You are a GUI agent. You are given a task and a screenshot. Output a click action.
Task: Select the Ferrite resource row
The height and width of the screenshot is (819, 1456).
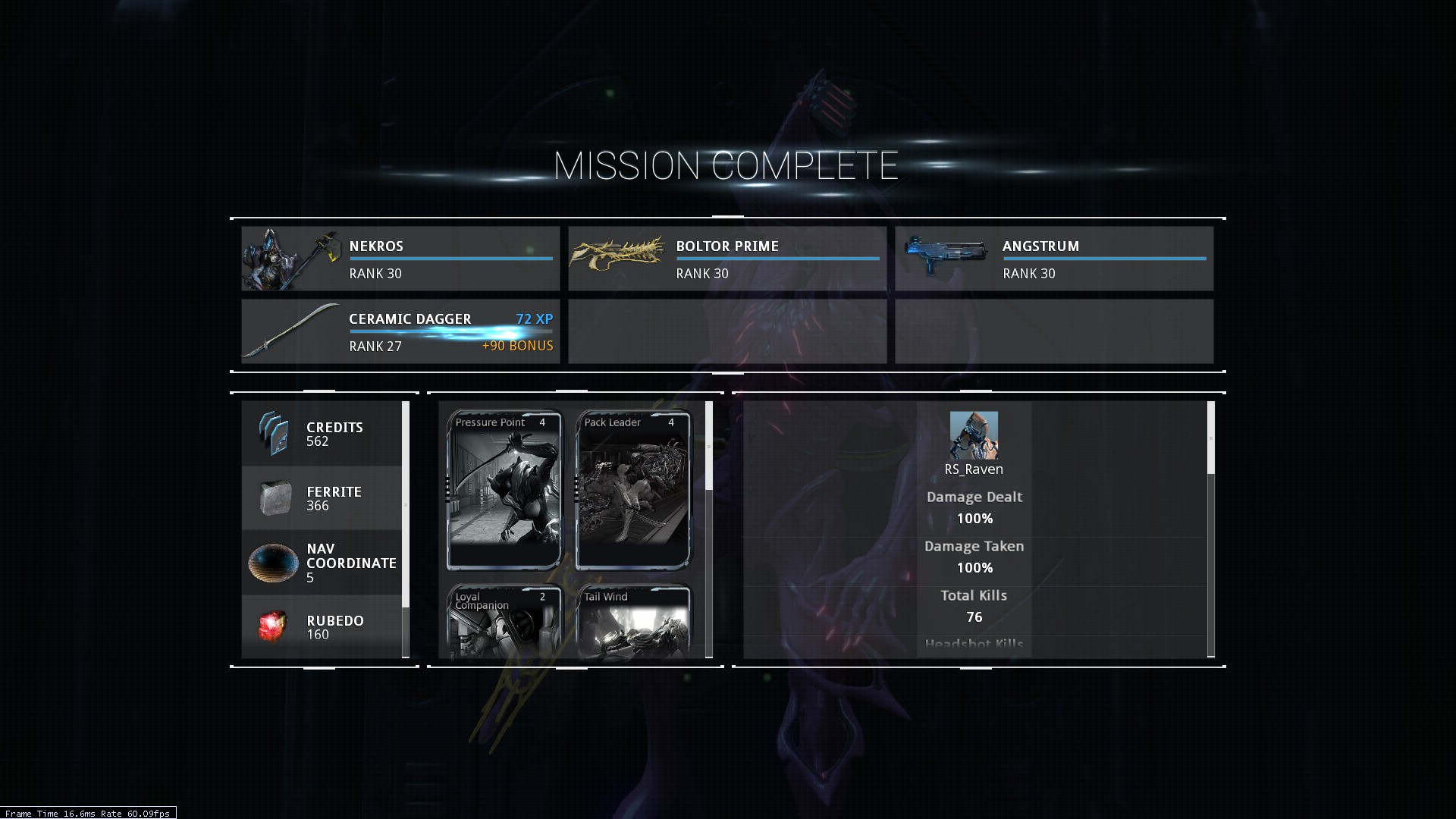322,498
